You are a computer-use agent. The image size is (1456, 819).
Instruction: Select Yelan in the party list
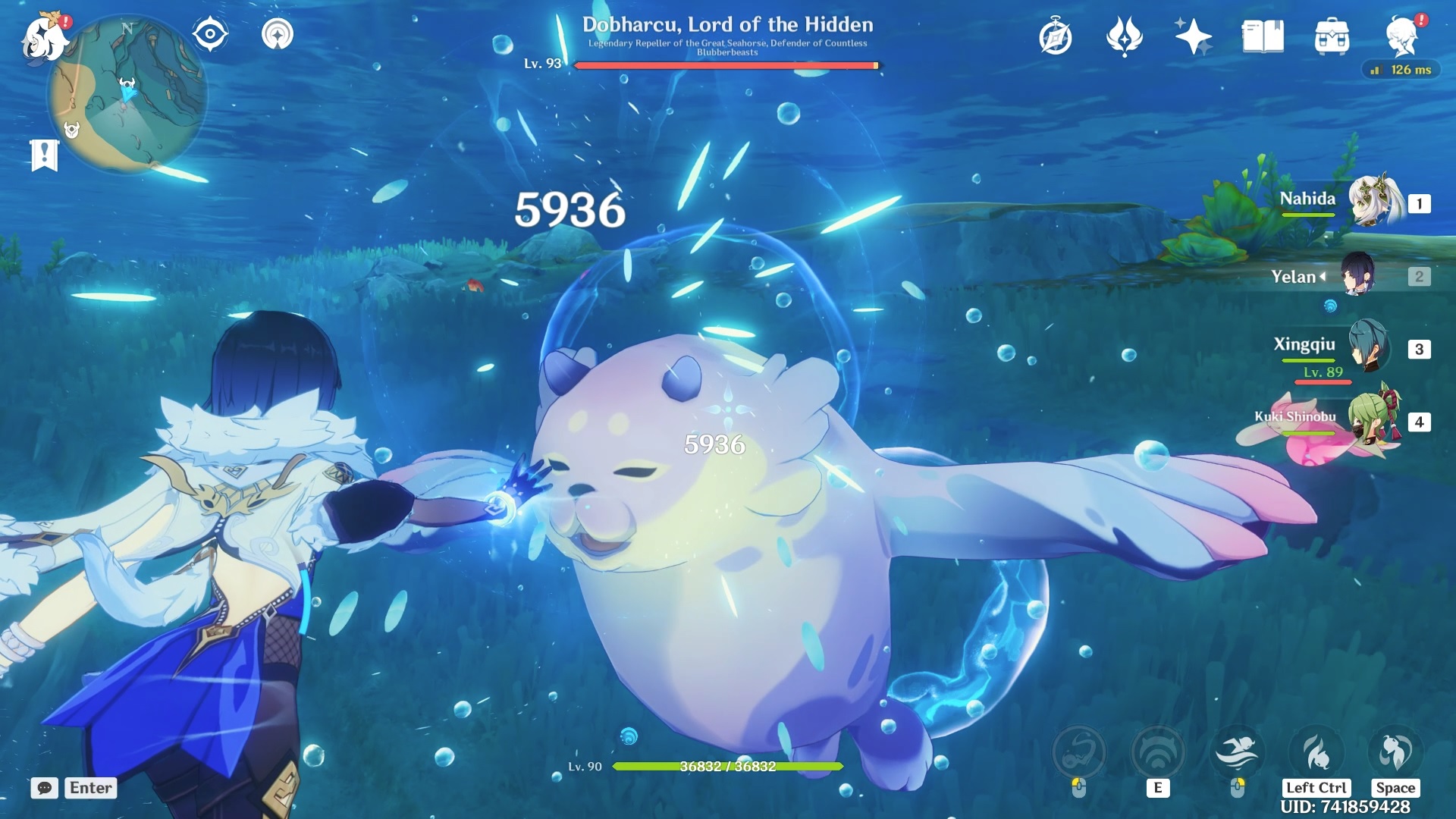click(x=1358, y=275)
